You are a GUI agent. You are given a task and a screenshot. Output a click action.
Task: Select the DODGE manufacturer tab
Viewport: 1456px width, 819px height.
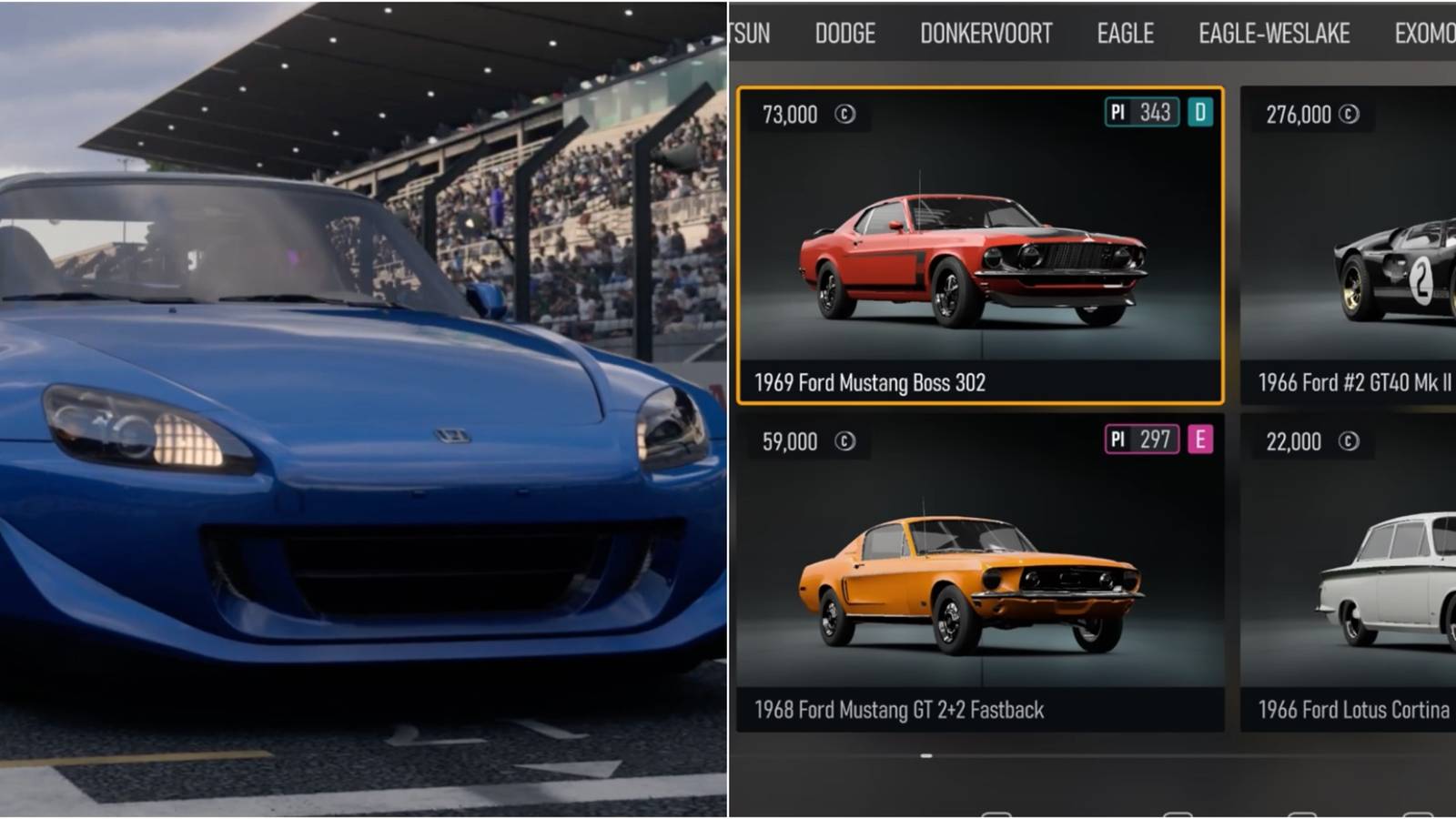click(845, 33)
